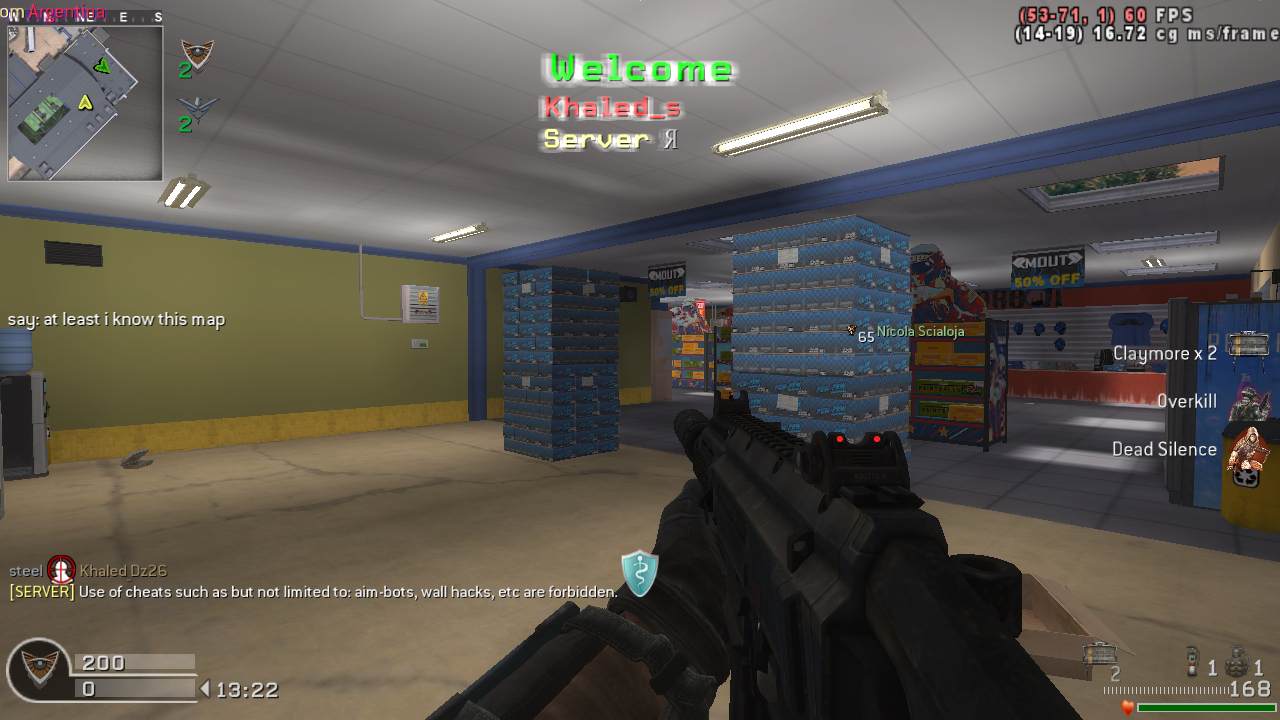Click the kill feed icon beside Khaled Dz26
This screenshot has height=720, width=1280.
coord(61,570)
